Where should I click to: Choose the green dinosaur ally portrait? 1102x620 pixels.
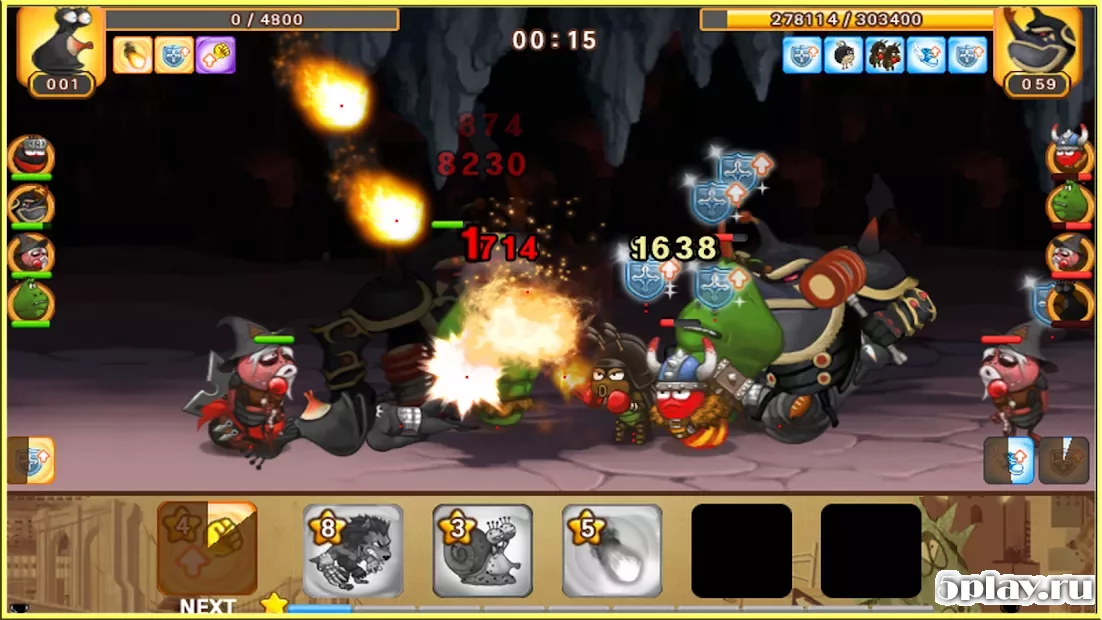(31, 301)
